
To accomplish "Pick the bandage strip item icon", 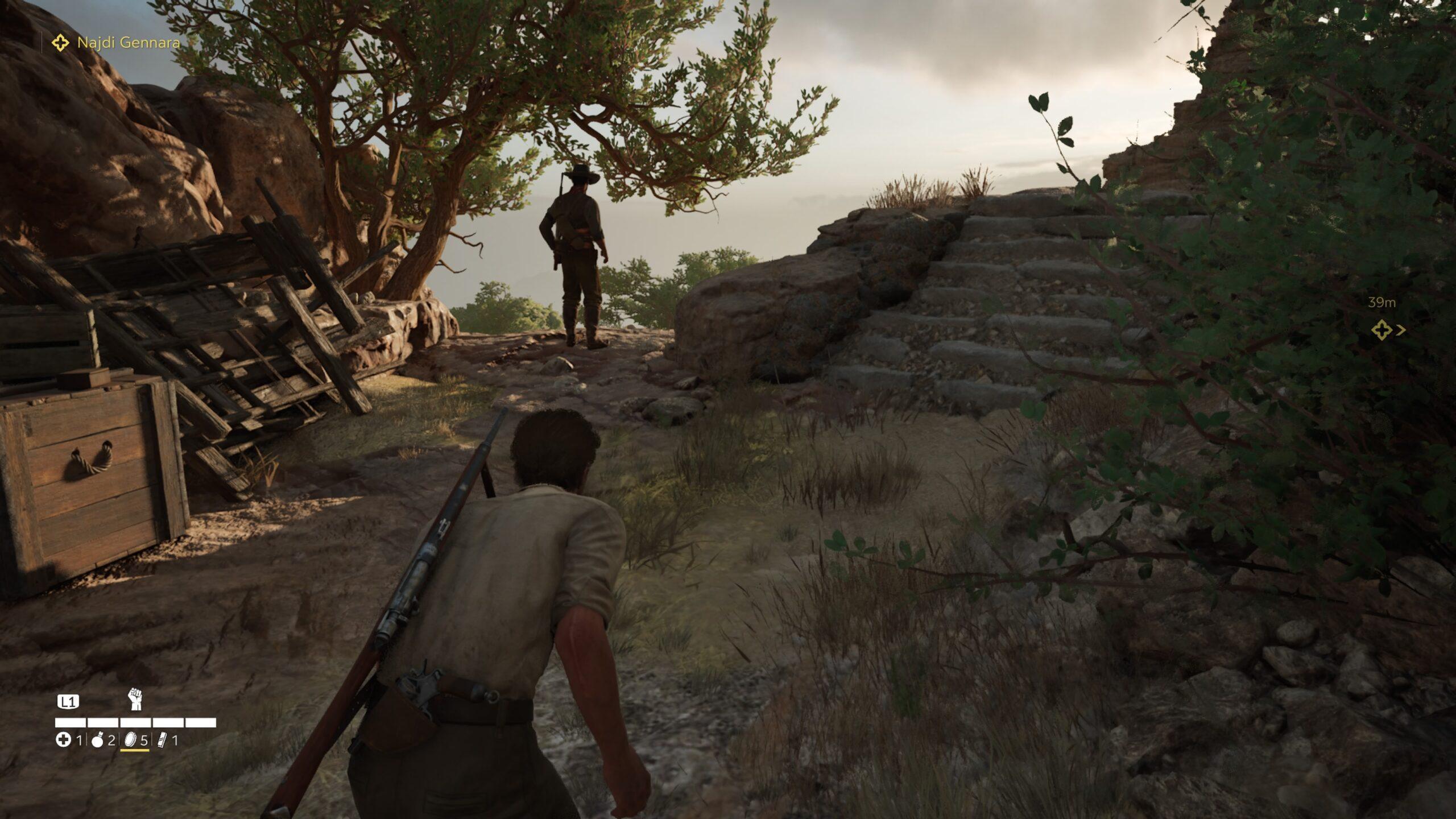I will 163,740.
